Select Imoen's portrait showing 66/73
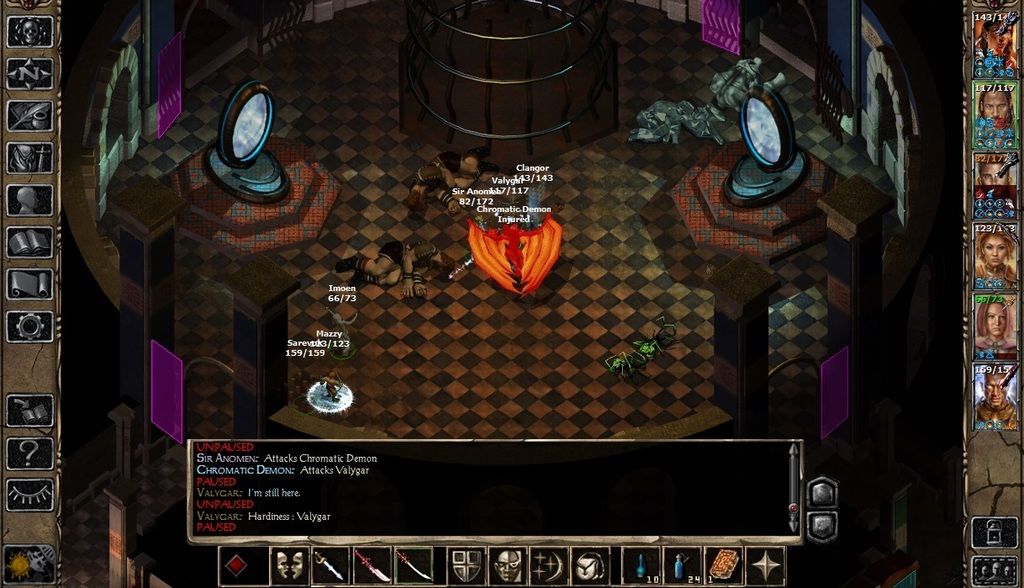The height and width of the screenshot is (588, 1024). pos(995,326)
